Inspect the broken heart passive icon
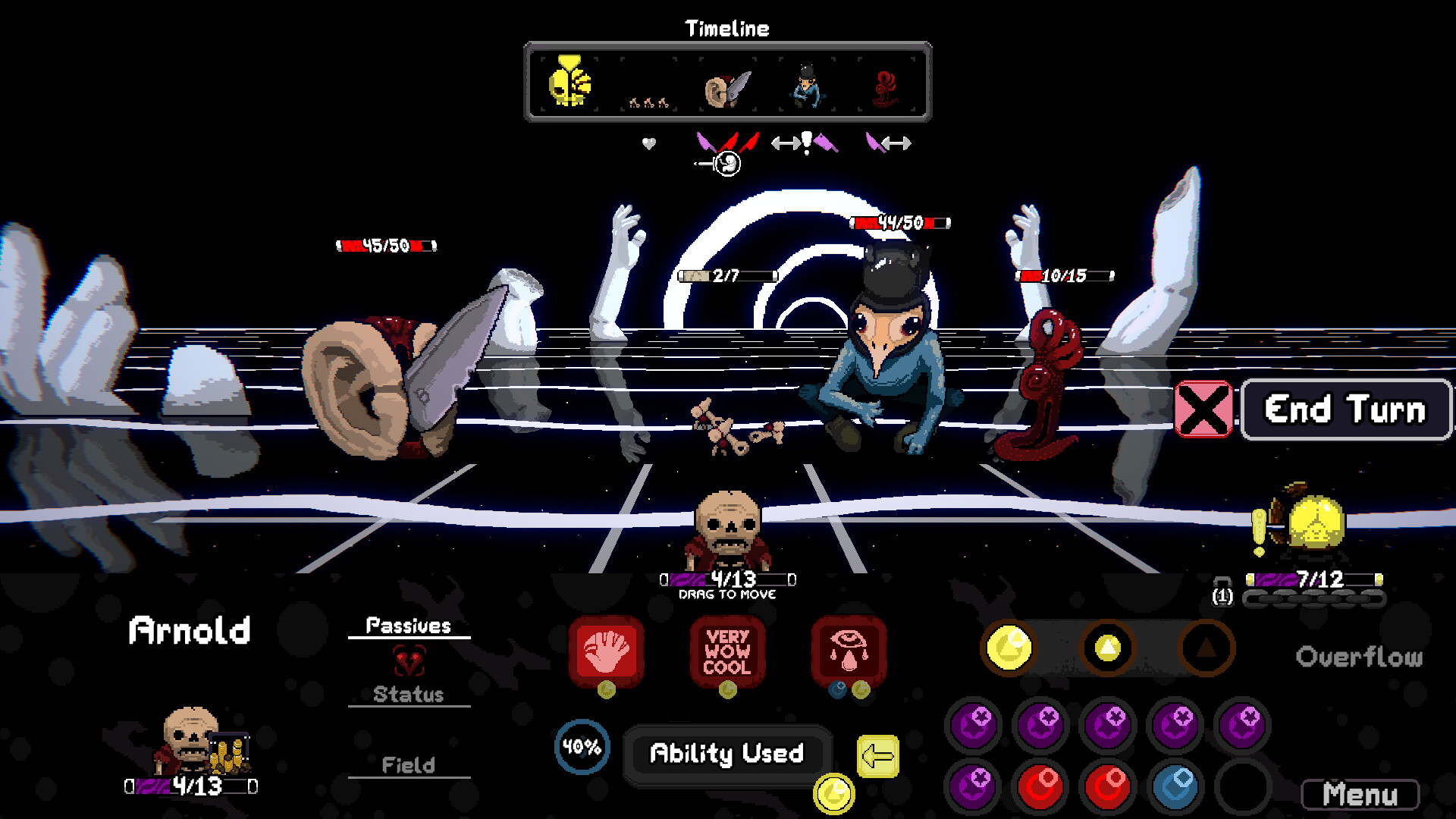1456x819 pixels. (409, 661)
